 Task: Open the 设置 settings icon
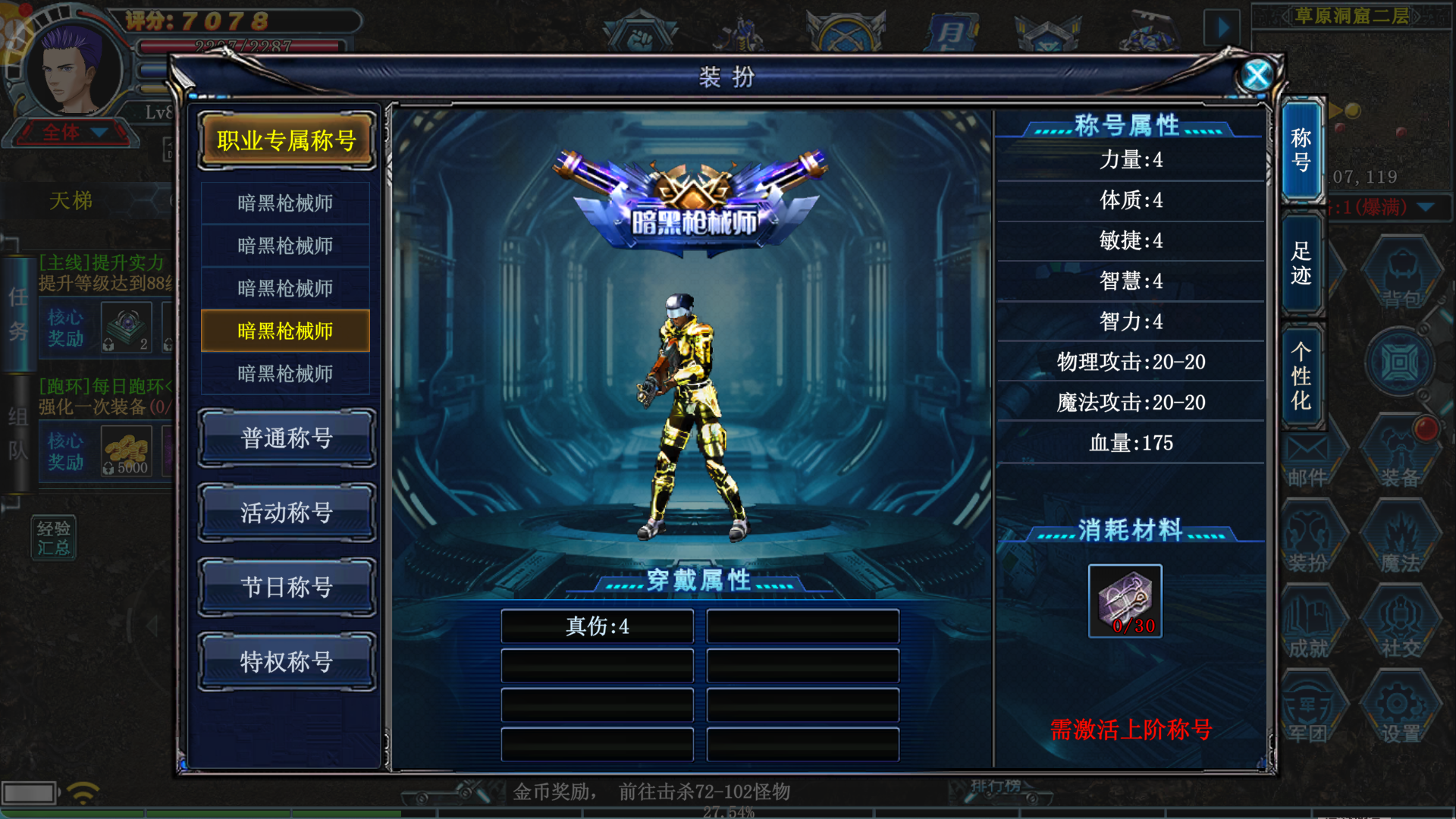pyautogui.click(x=1400, y=709)
